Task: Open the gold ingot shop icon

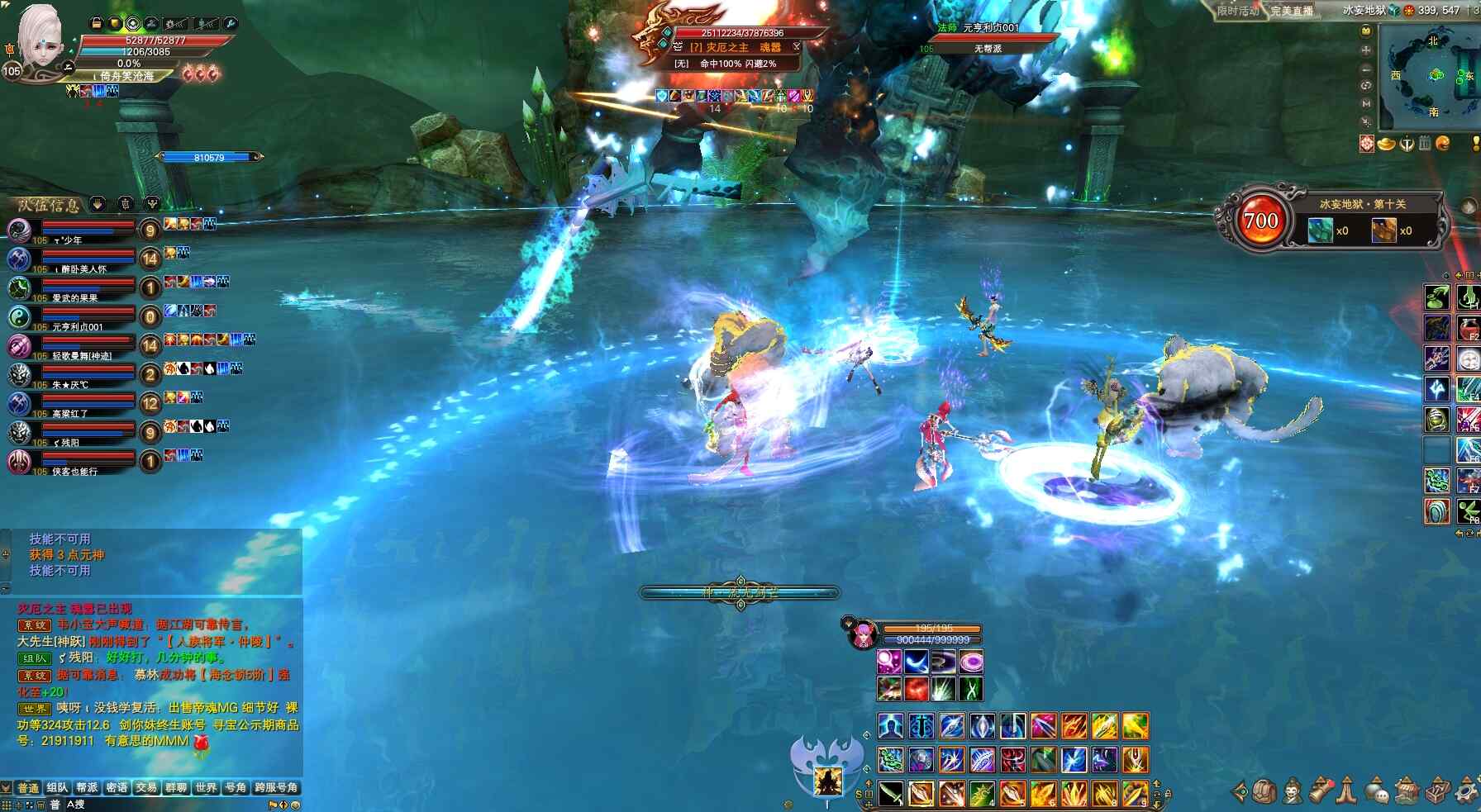Action: click(1386, 144)
